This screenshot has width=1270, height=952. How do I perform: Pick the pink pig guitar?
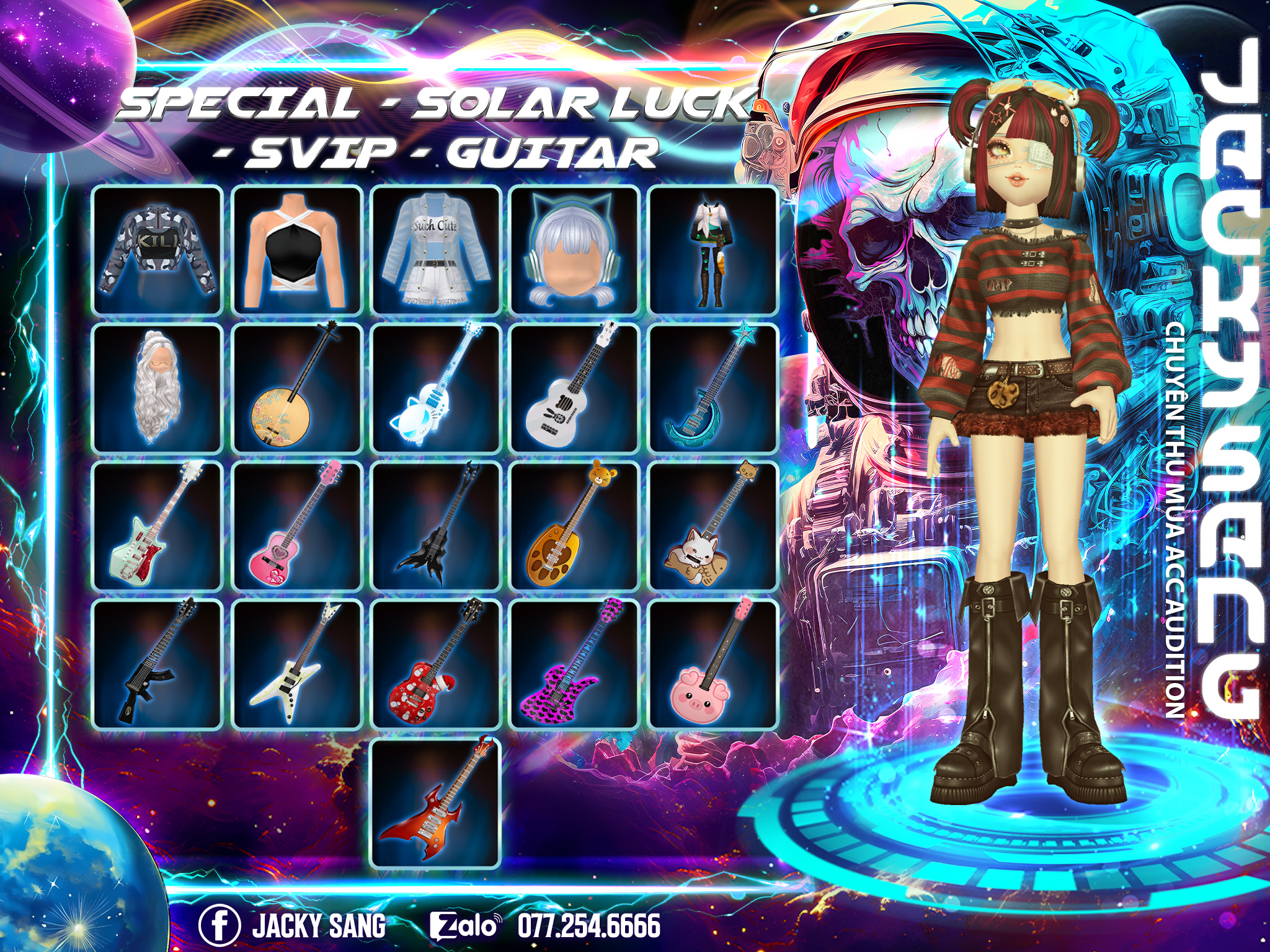713,665
